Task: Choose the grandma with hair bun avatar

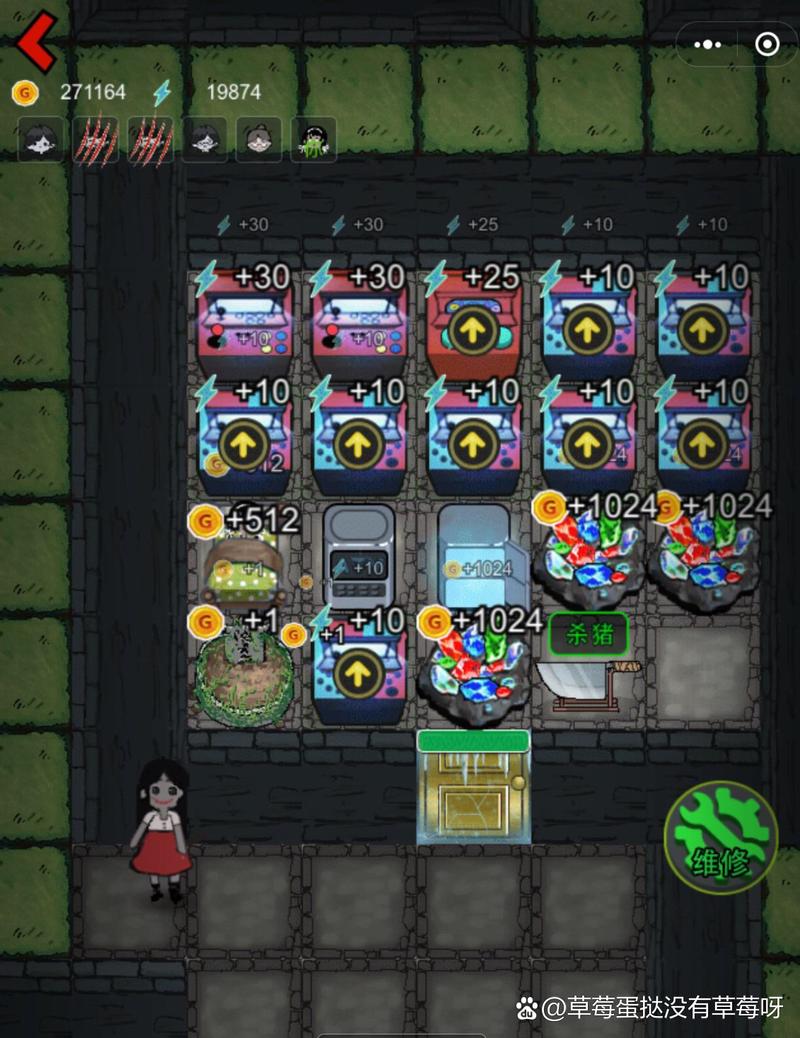Action: click(258, 140)
